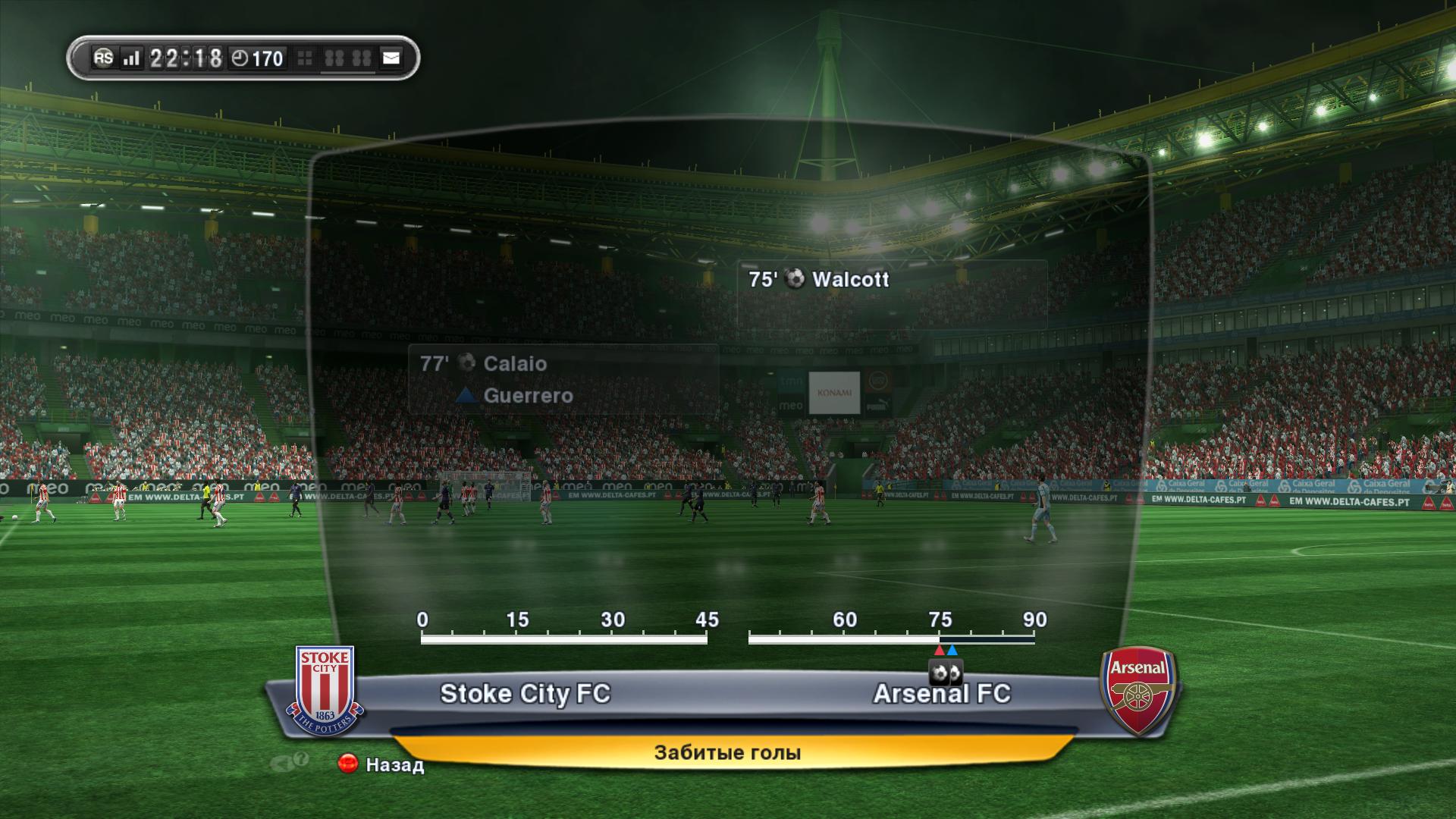Go back with the Назад button
Screen dimensions: 1456x819
pyautogui.click(x=381, y=764)
